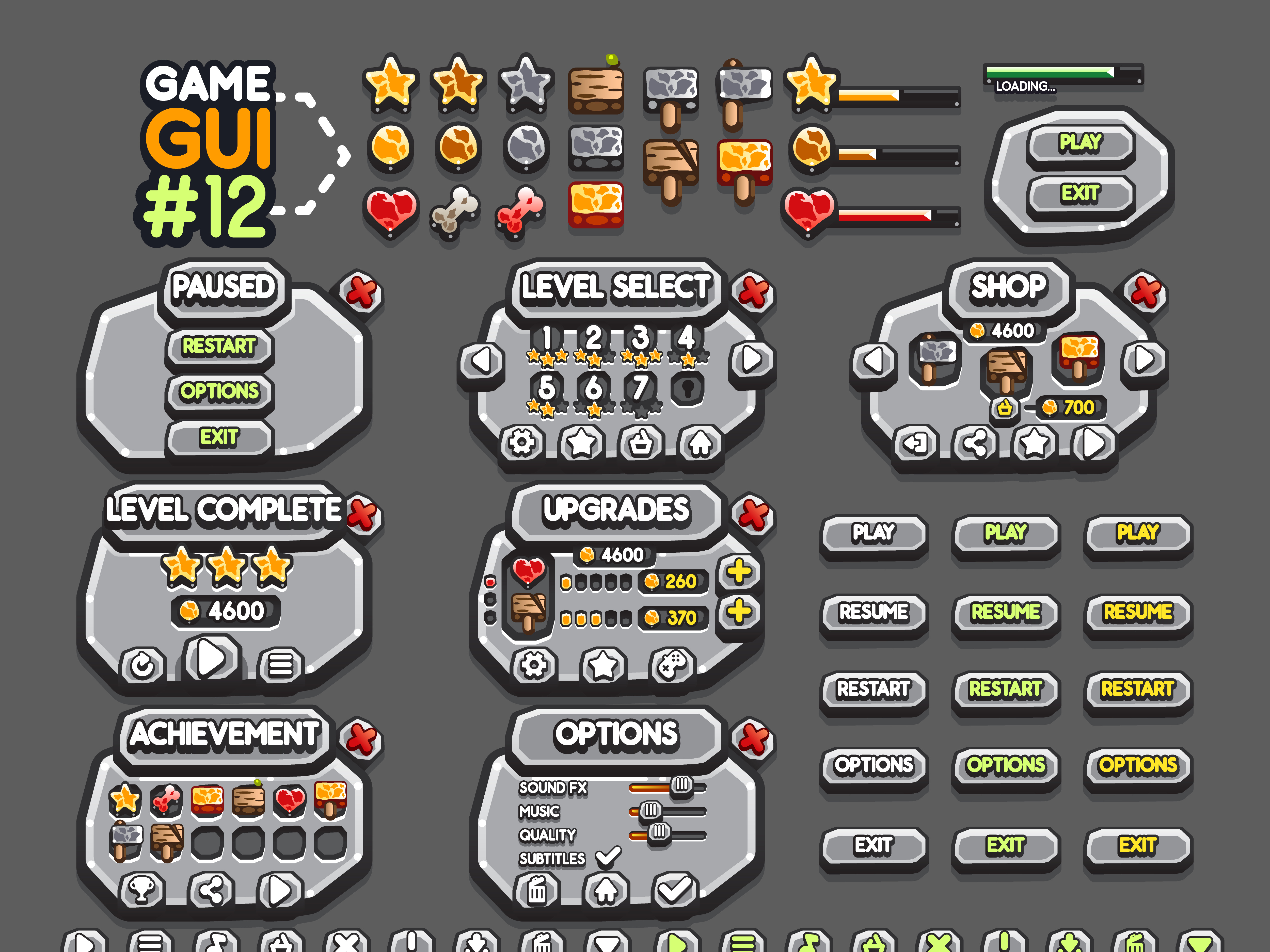Open Options from the Paused menu
1270x952 pixels.
pyautogui.click(x=219, y=391)
